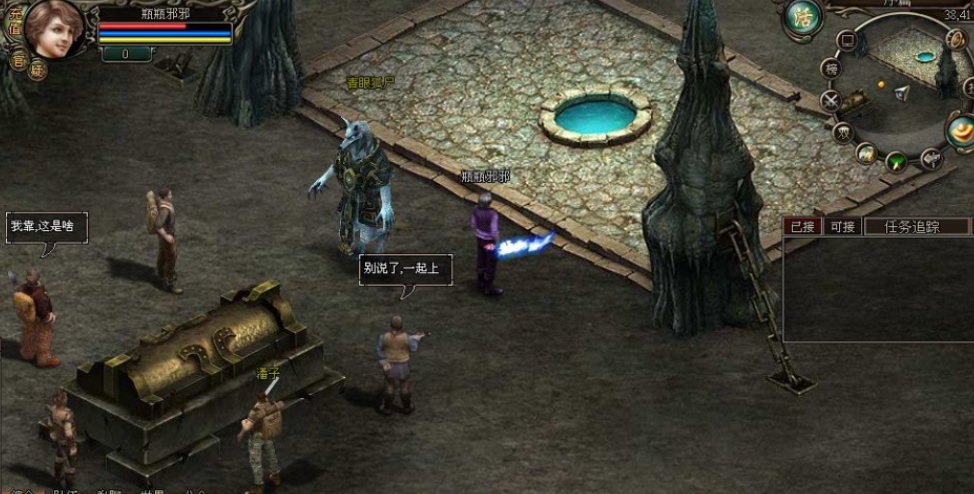The image size is (974, 494).
Task: Click the grey arrow signpost icon
Action: point(930,157)
